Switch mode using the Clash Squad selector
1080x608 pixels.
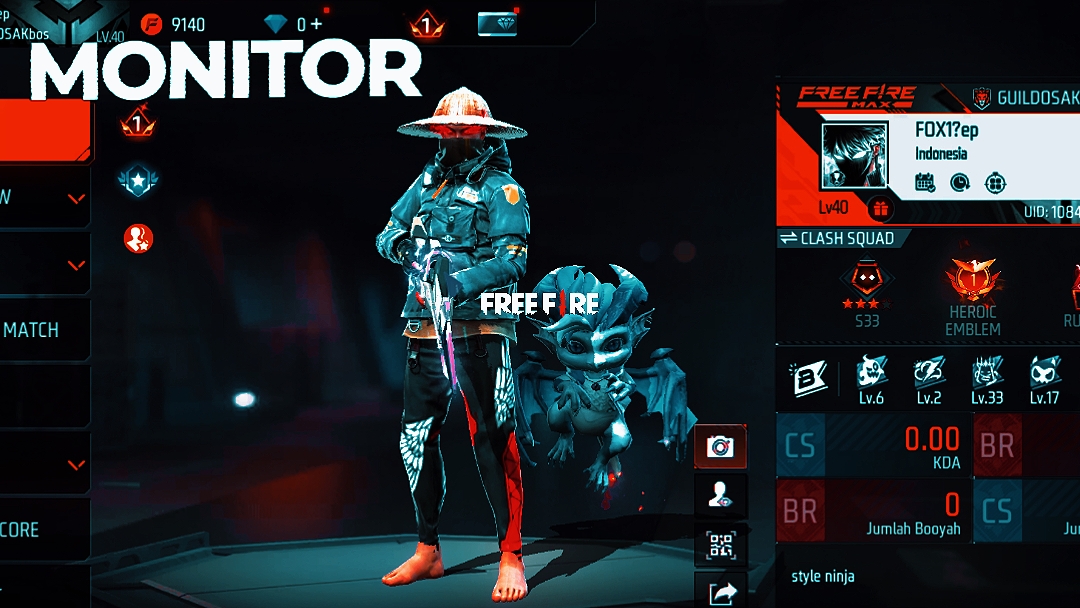tap(843, 238)
